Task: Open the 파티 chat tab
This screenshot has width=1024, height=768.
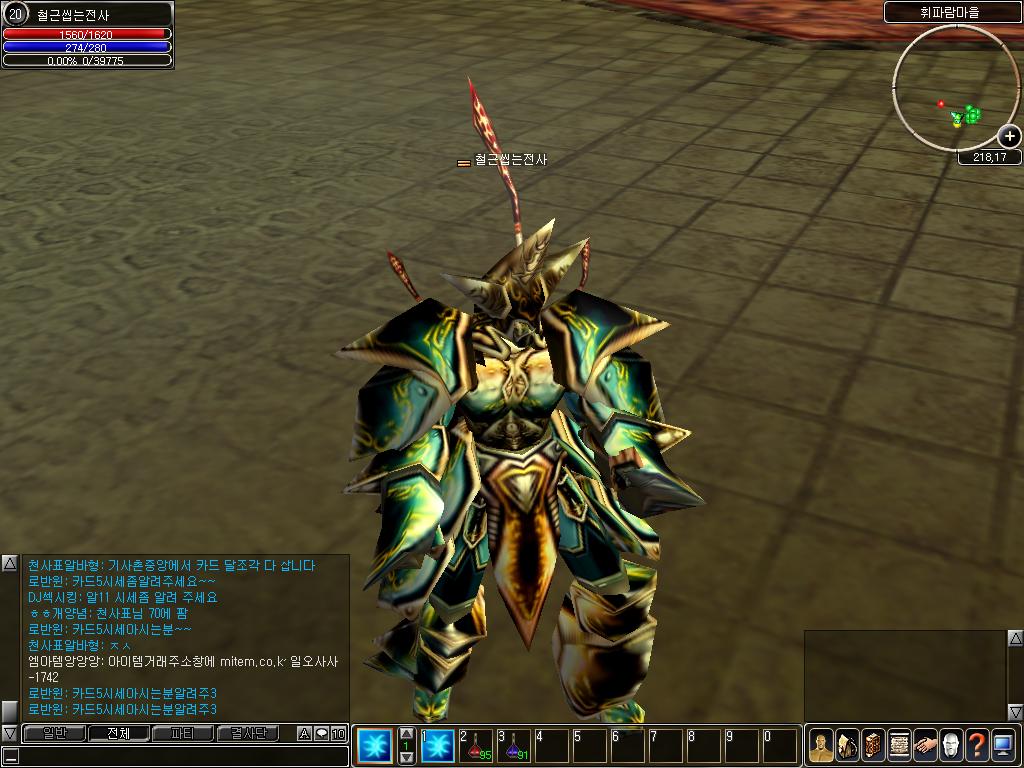Action: tap(183, 733)
